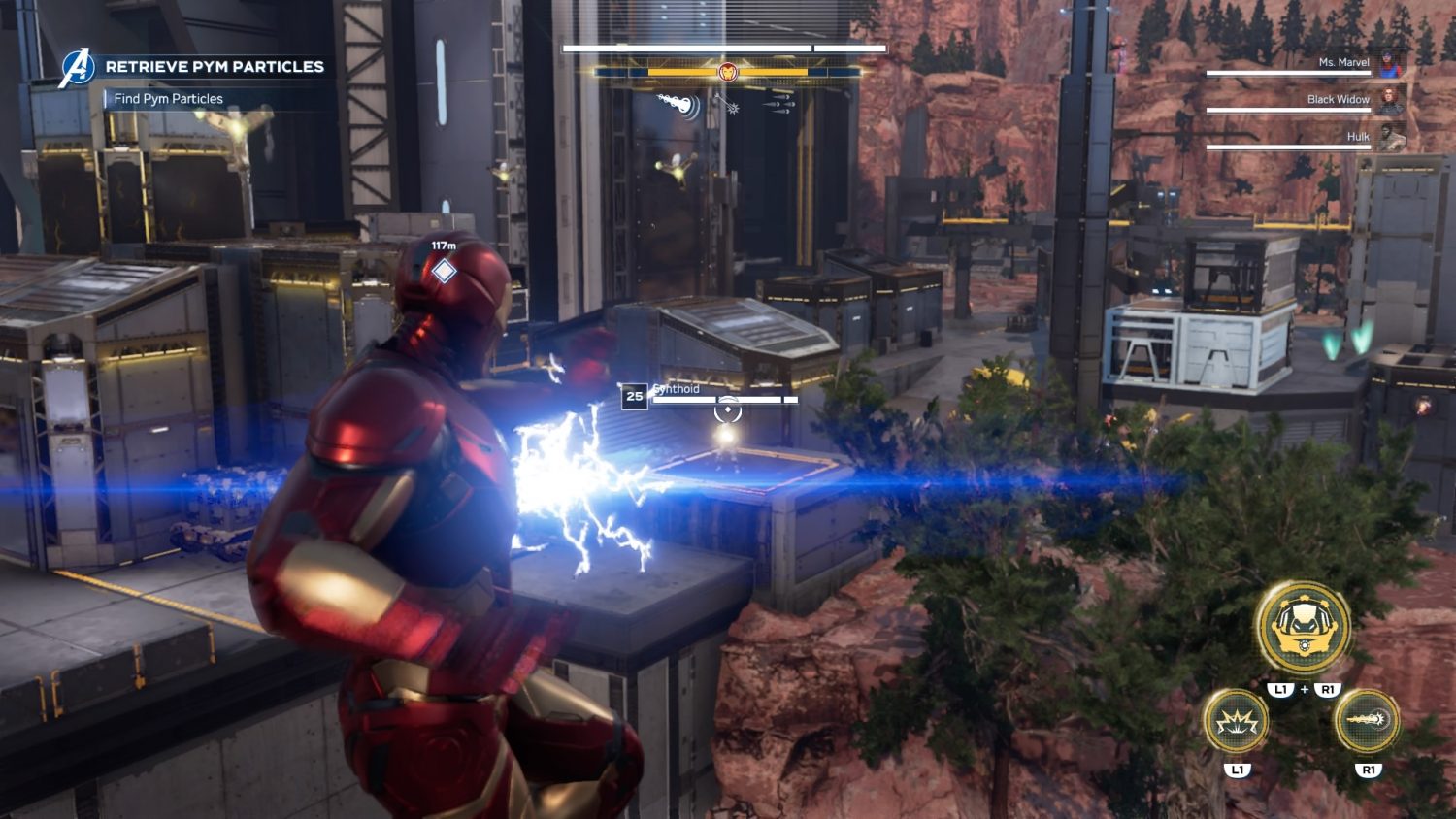Select the 117m objective waypoint marker
1456x819 pixels.
[x=444, y=271]
